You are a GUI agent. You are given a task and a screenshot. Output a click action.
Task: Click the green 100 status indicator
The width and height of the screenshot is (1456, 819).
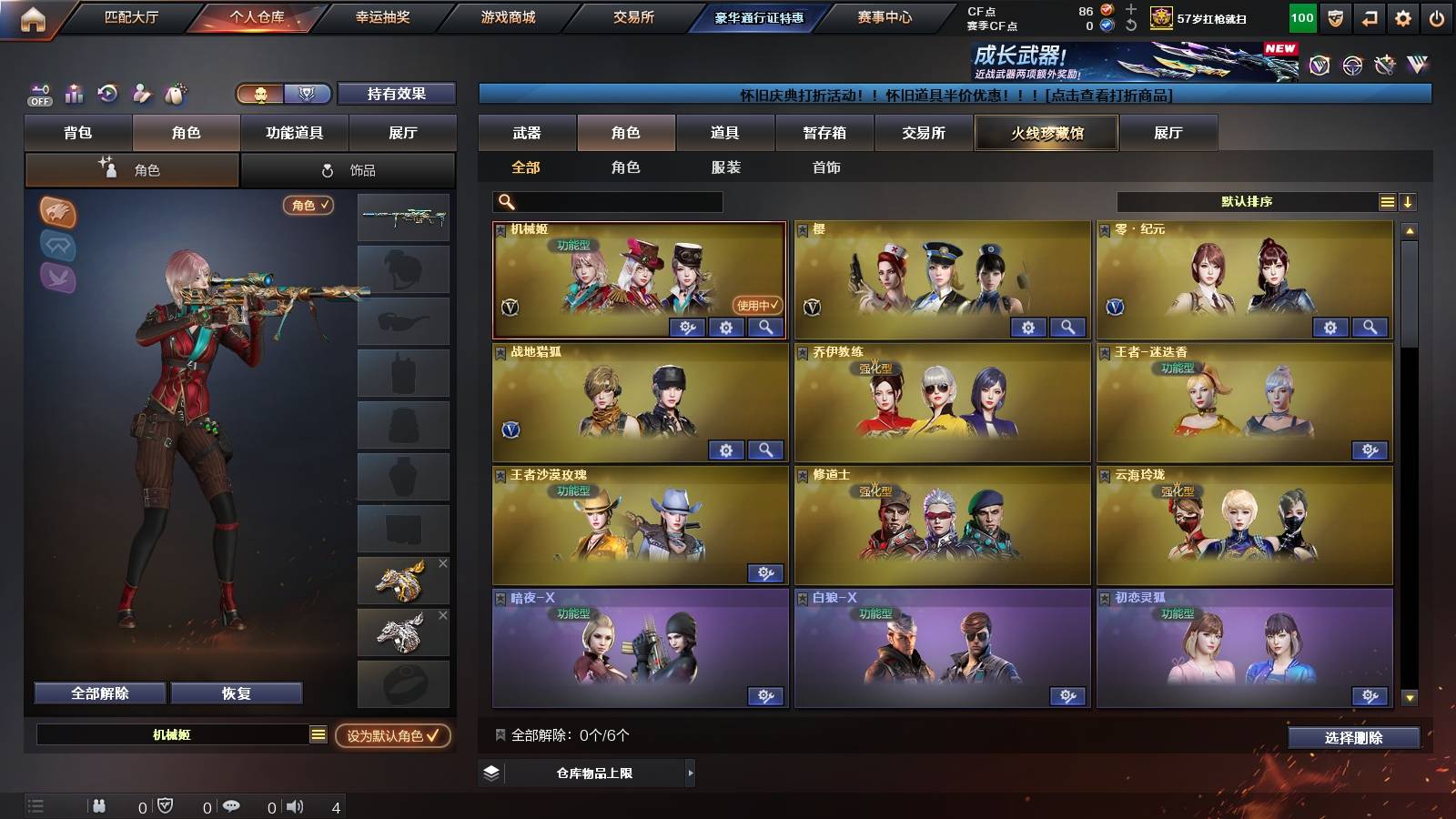pyautogui.click(x=1301, y=15)
